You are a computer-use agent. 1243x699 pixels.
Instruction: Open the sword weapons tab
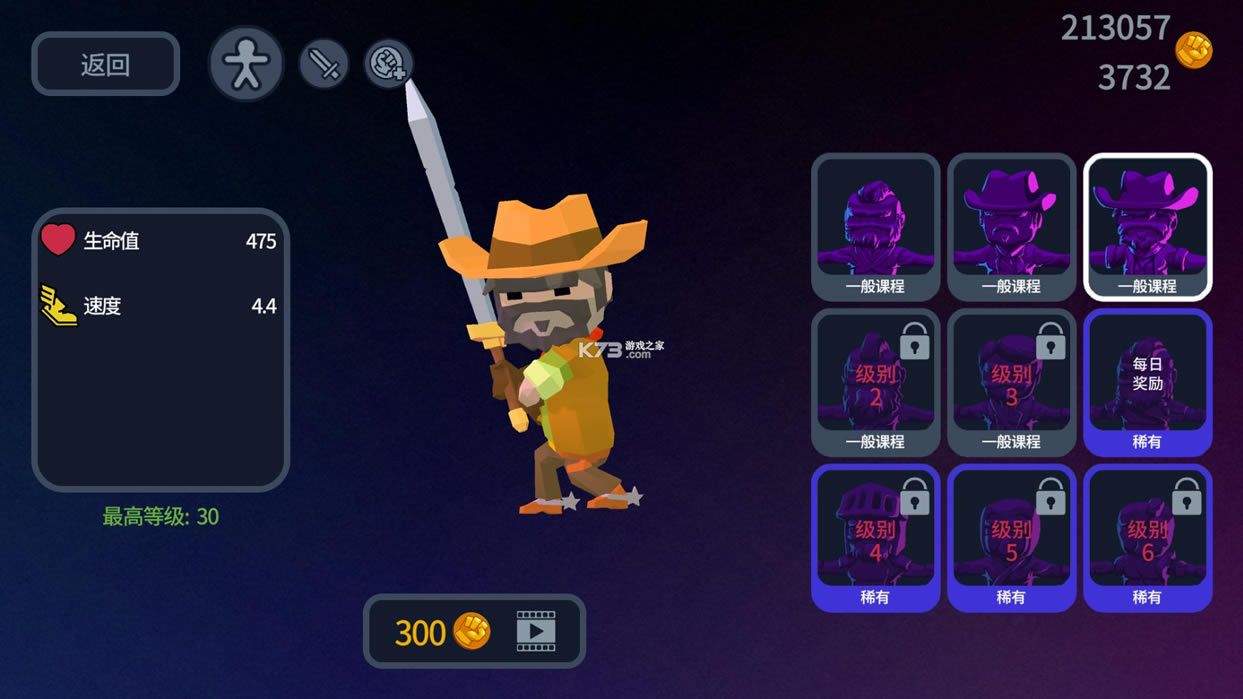click(x=324, y=65)
